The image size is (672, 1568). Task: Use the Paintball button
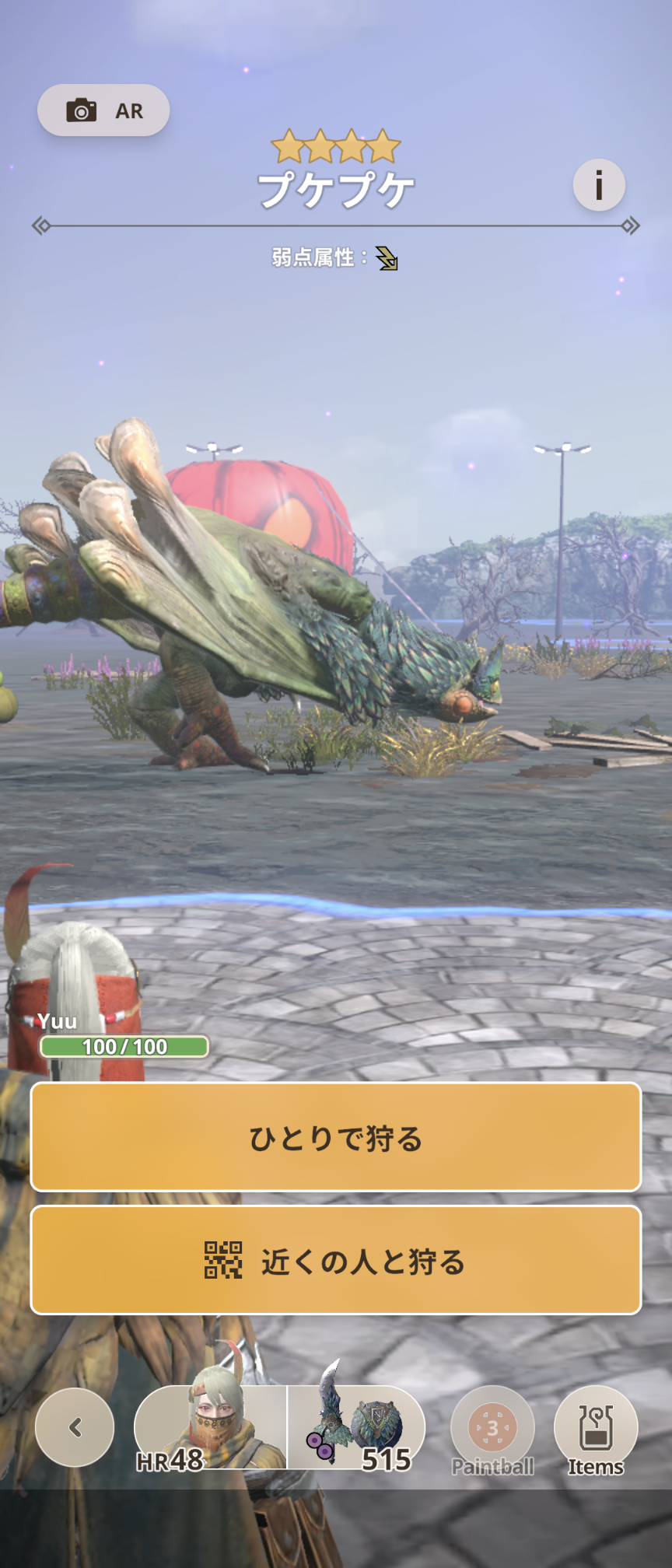click(492, 1430)
